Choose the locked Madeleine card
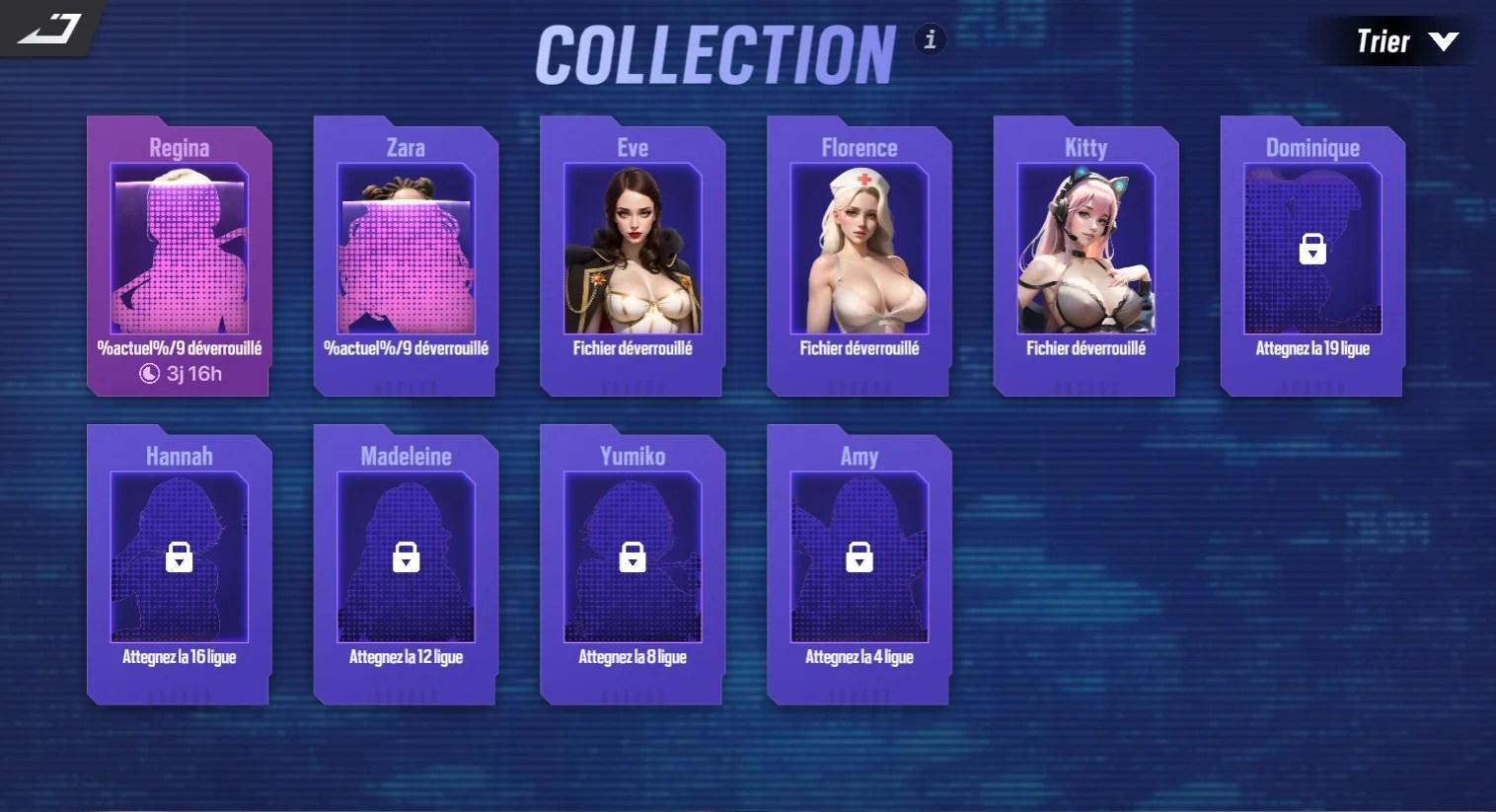1496x812 pixels. 406,563
